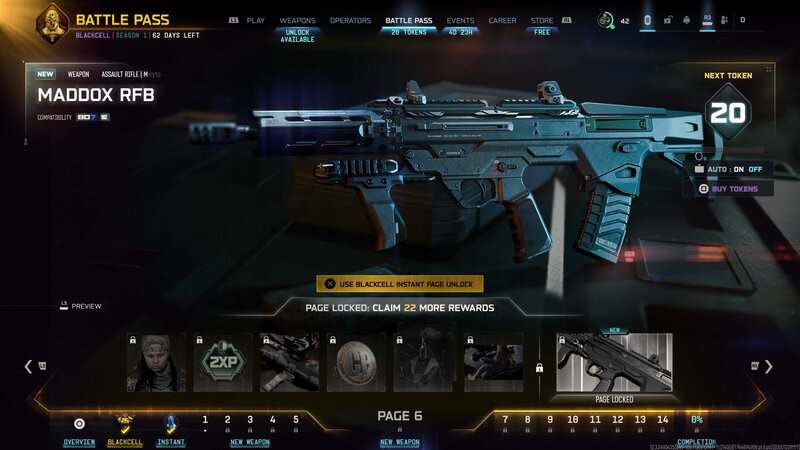Go to the Operators tab
The height and width of the screenshot is (450, 800).
point(350,20)
